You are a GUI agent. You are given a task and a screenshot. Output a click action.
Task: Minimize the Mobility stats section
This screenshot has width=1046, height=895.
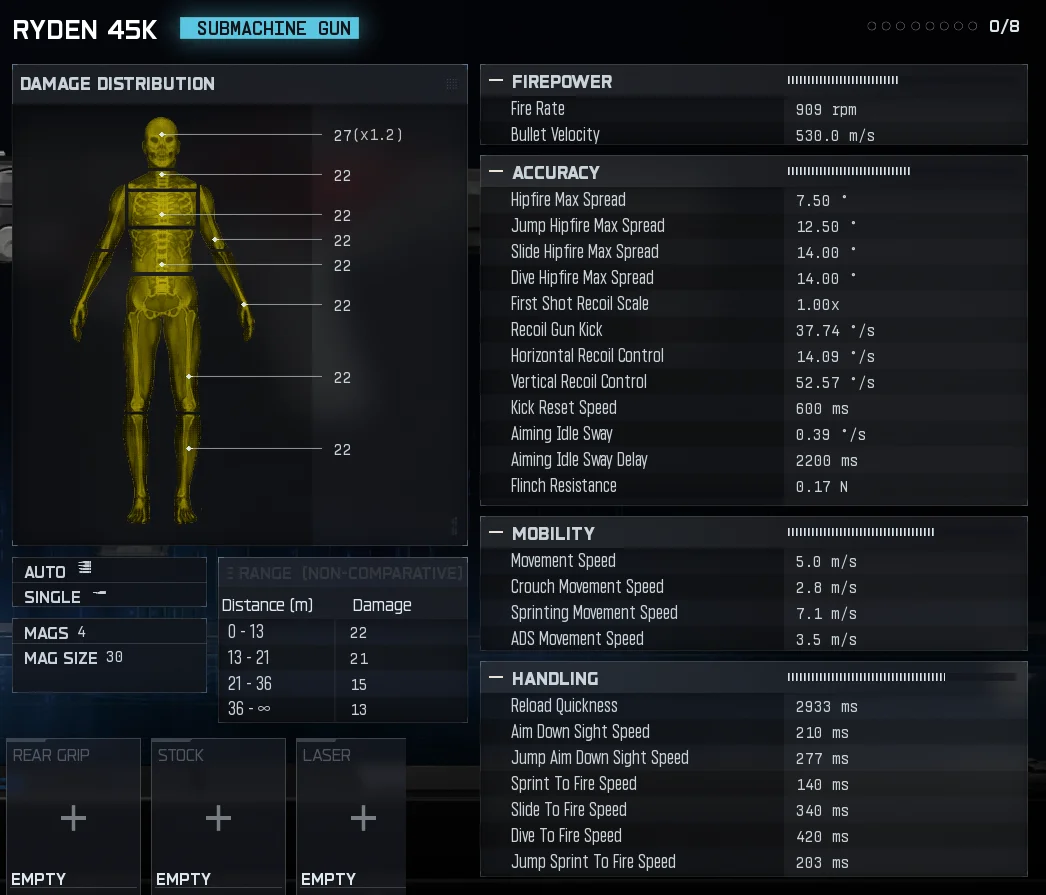[x=495, y=534]
